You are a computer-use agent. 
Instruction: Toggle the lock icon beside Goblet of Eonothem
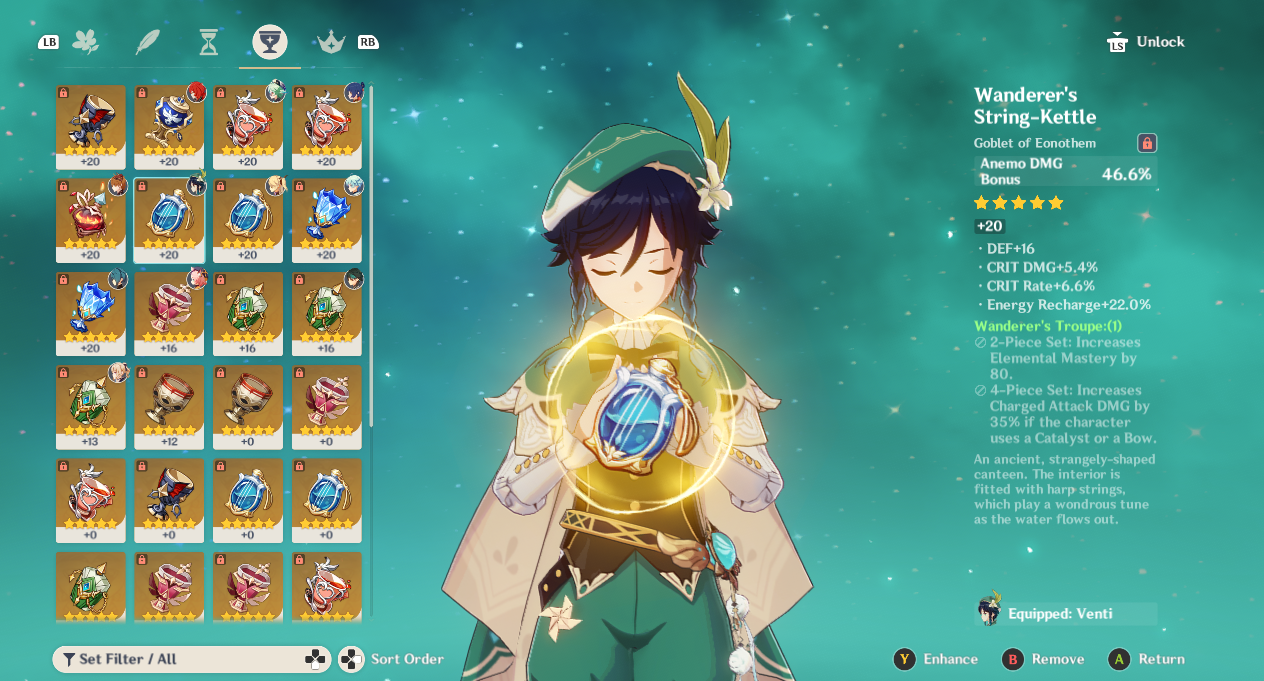[x=1147, y=143]
